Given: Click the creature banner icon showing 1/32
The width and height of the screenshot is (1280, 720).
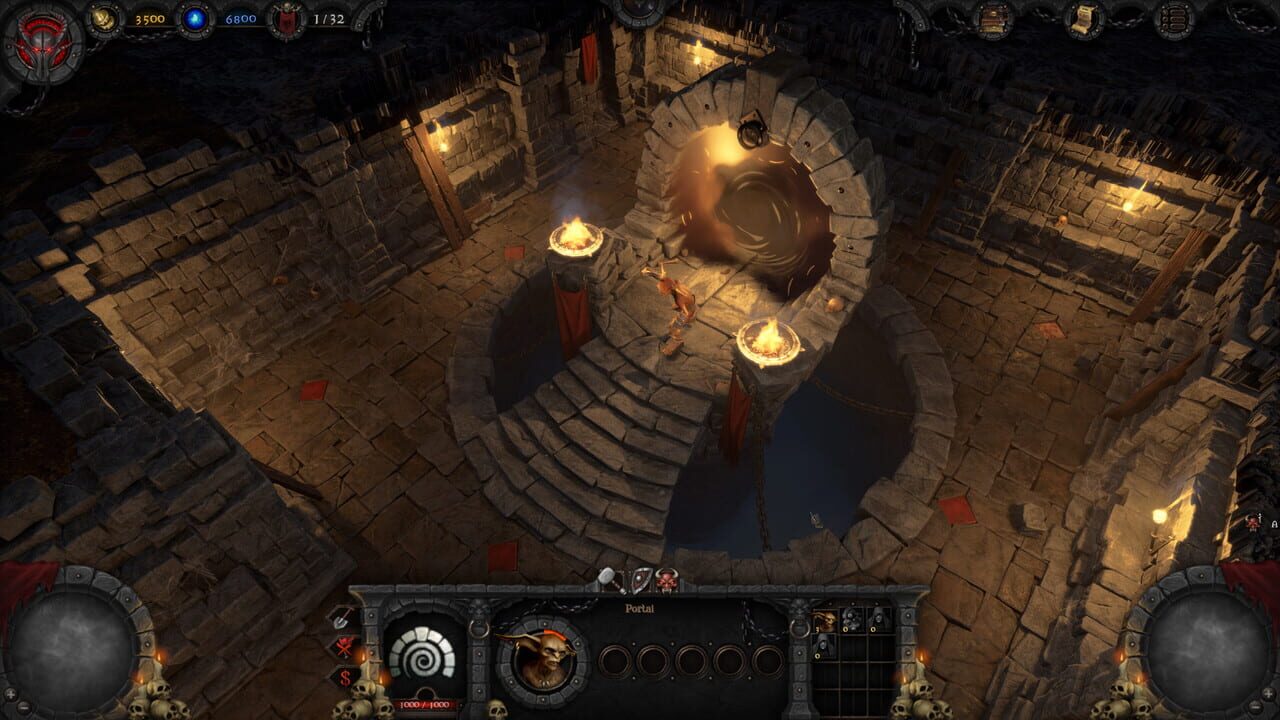Looking at the screenshot, I should (286, 20).
